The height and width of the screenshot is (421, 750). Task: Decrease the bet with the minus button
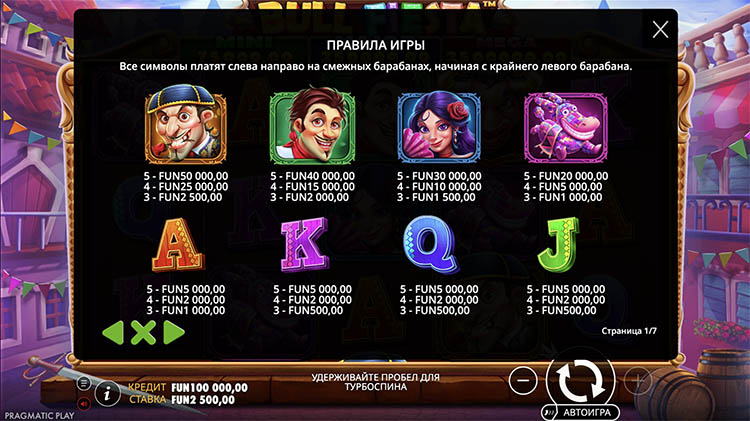coord(522,380)
